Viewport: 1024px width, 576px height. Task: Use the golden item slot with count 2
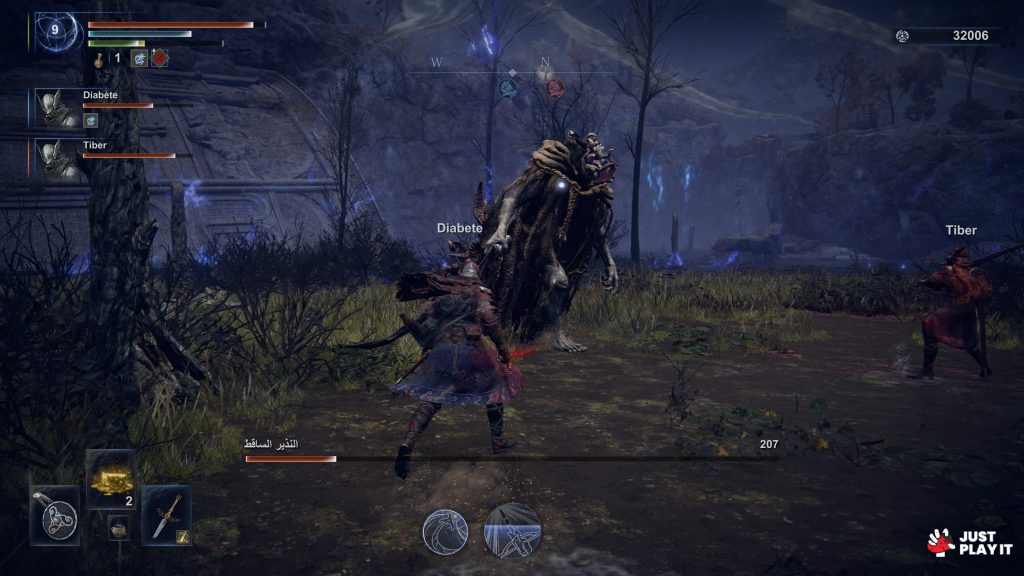pos(111,481)
